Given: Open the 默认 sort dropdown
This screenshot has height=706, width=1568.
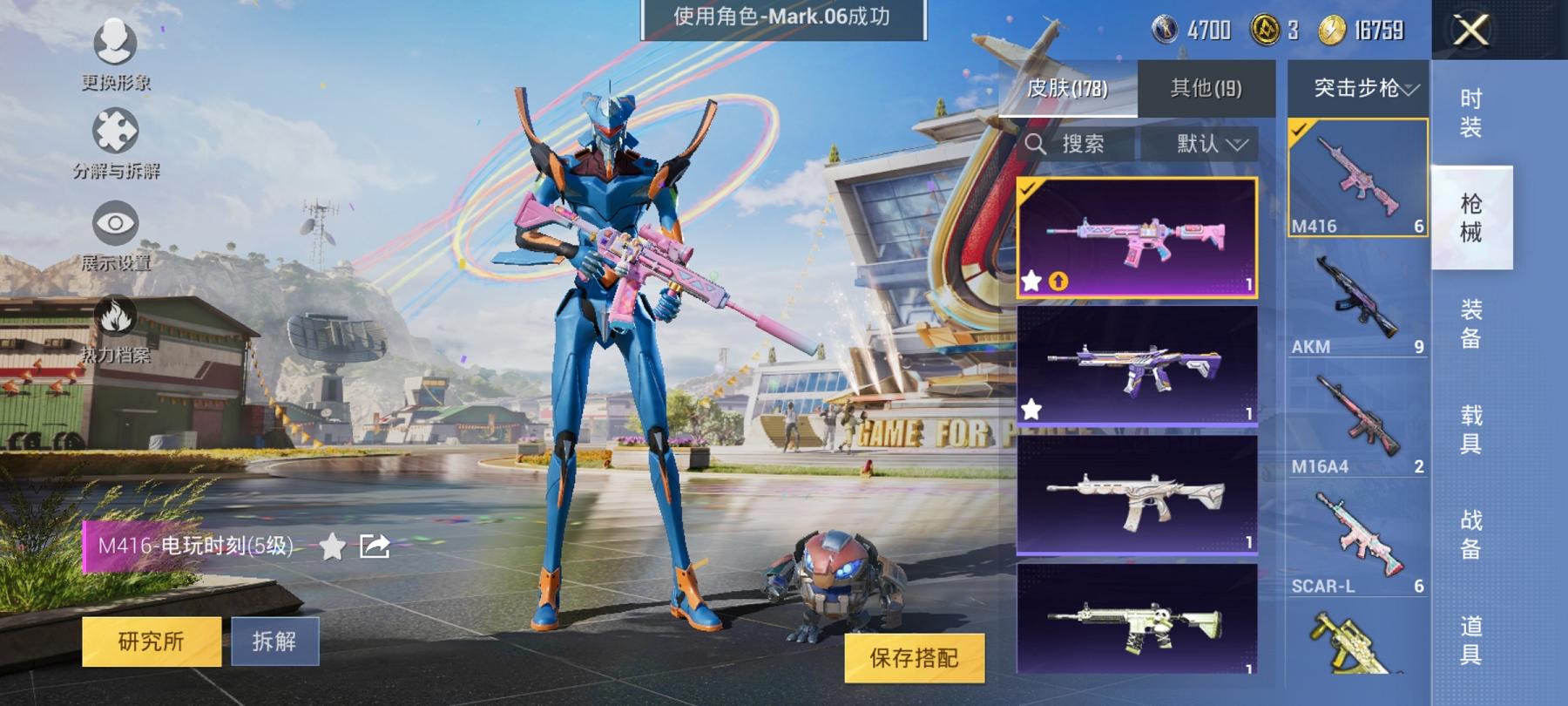Looking at the screenshot, I should pyautogui.click(x=1209, y=144).
